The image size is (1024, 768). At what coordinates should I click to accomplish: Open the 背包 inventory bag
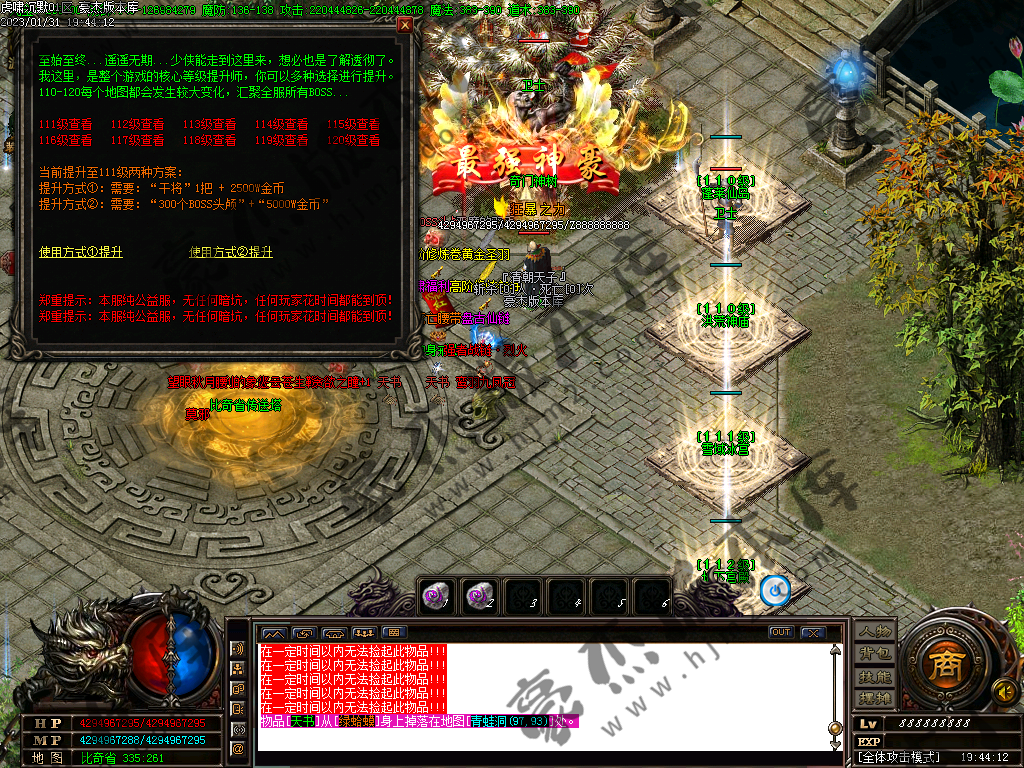click(x=872, y=653)
